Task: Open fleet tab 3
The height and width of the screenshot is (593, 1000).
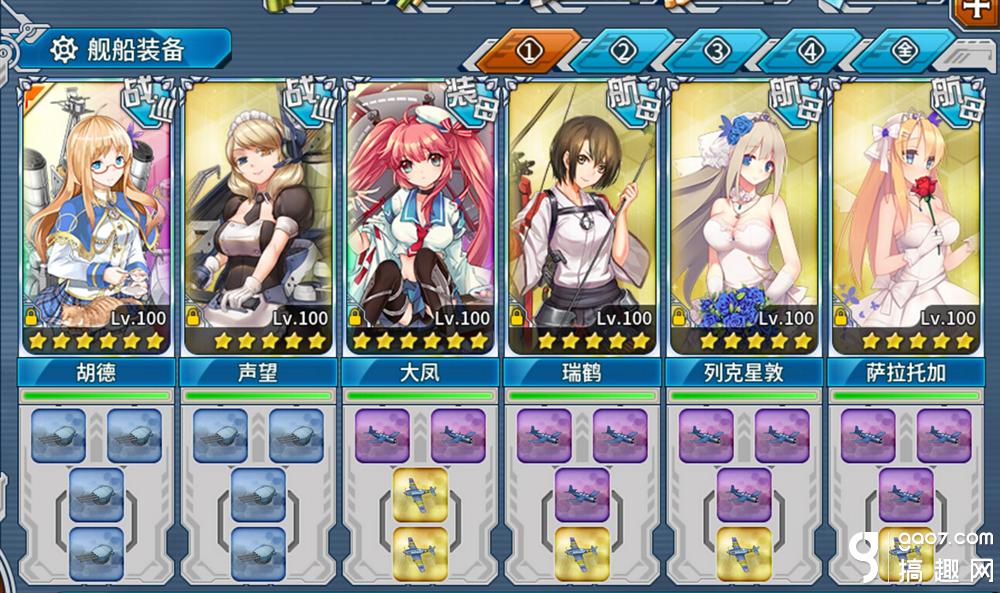Action: coord(716,50)
